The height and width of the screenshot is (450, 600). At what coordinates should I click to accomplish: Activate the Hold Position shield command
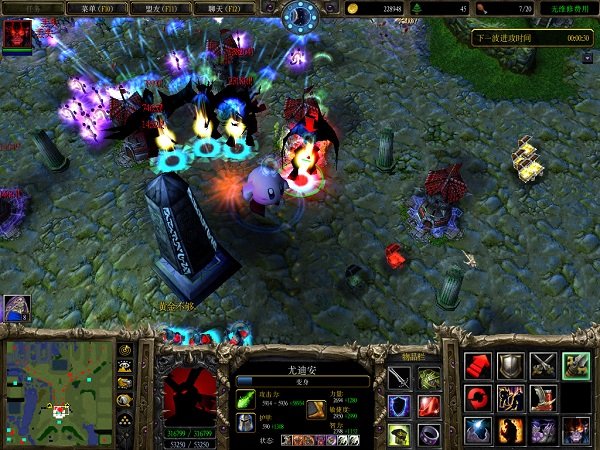510,366
